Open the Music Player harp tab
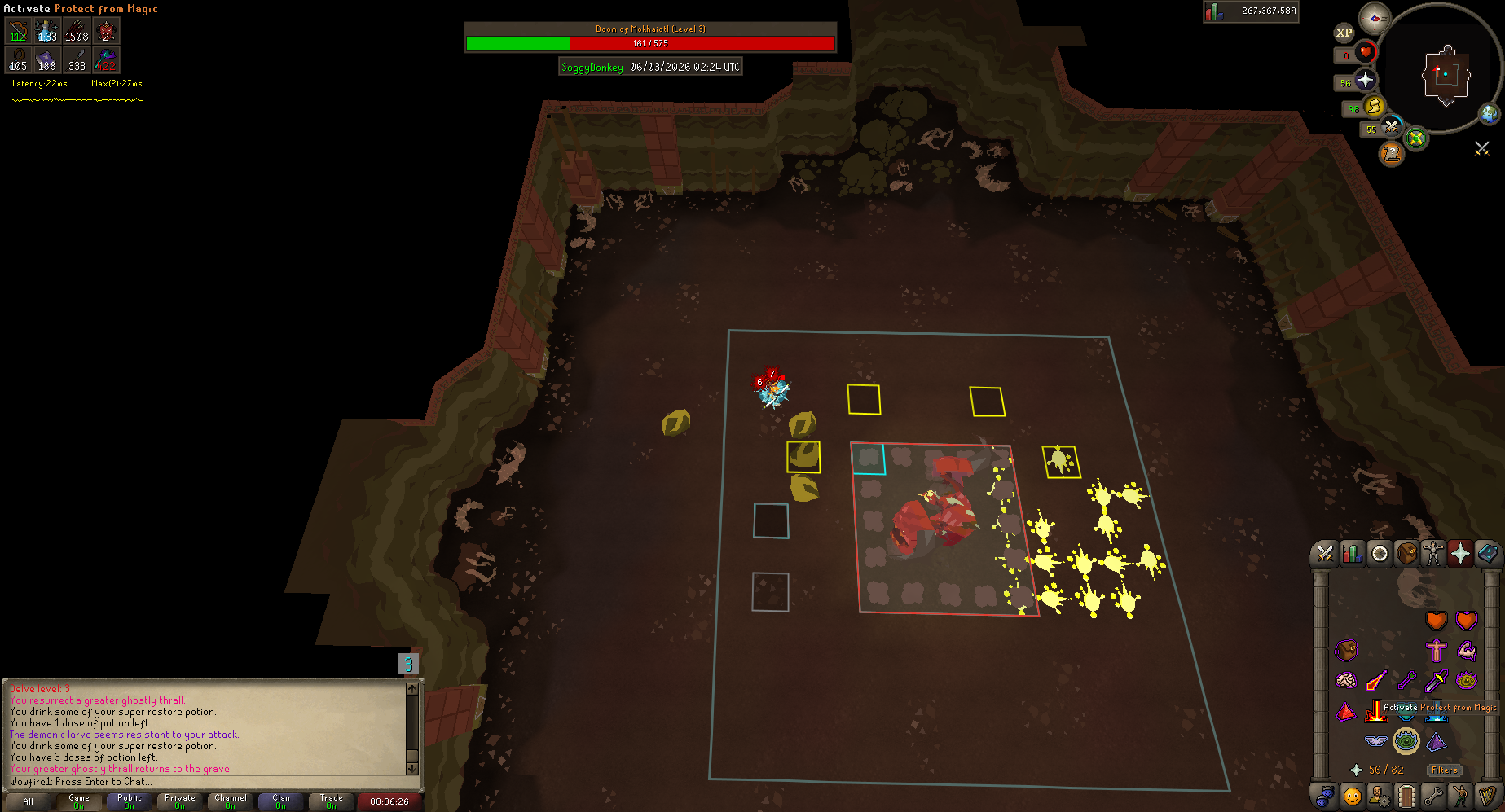 click(x=1488, y=795)
